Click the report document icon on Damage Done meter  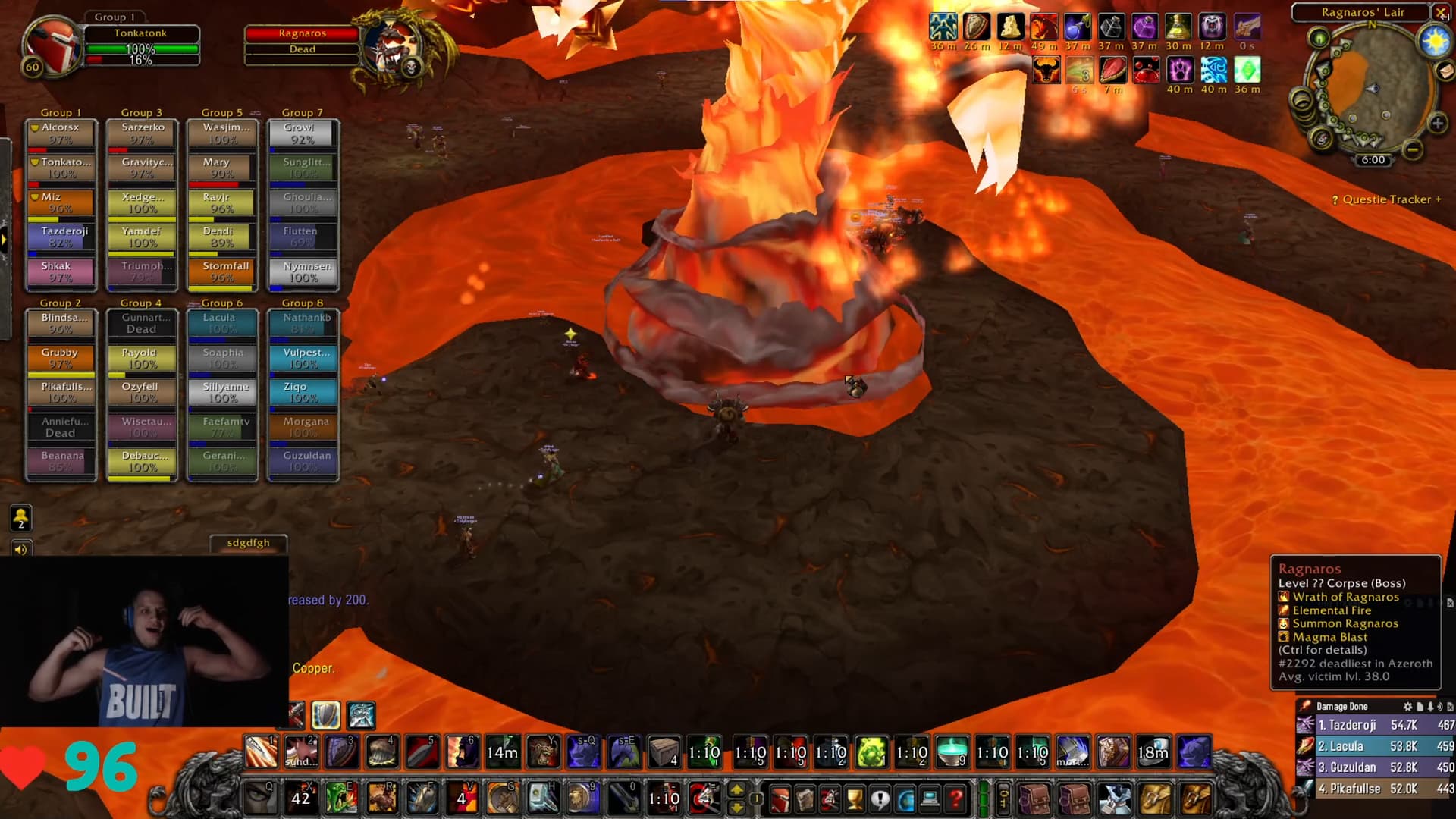coord(1420,706)
